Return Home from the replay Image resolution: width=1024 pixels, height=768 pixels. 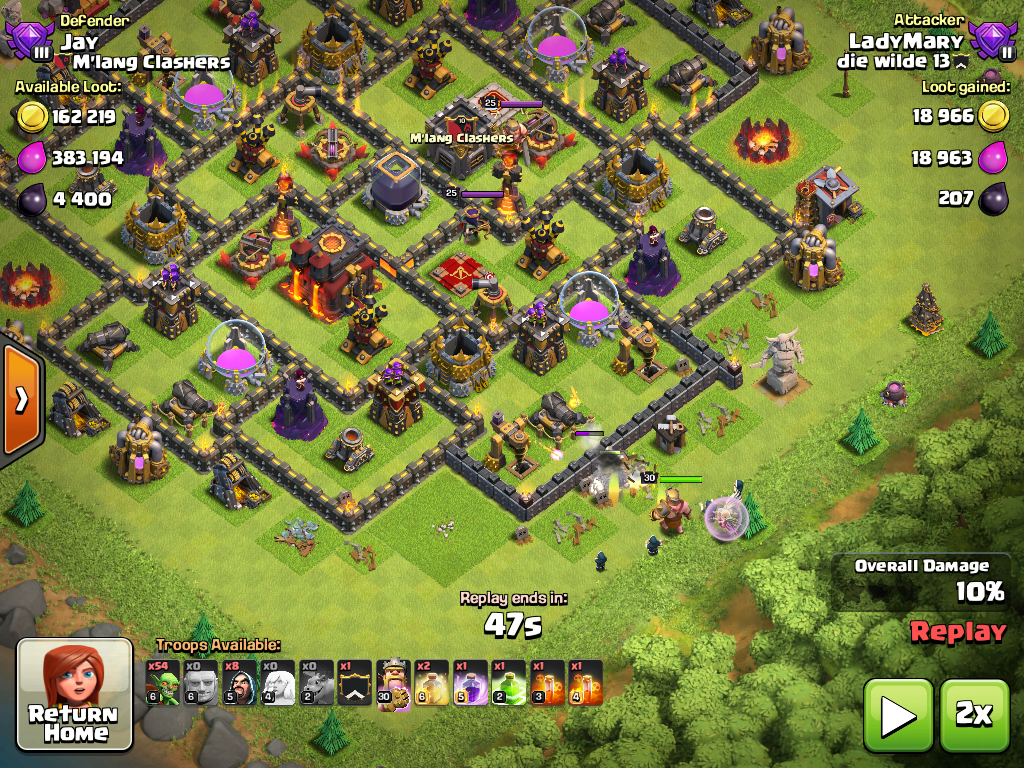[x=75, y=694]
